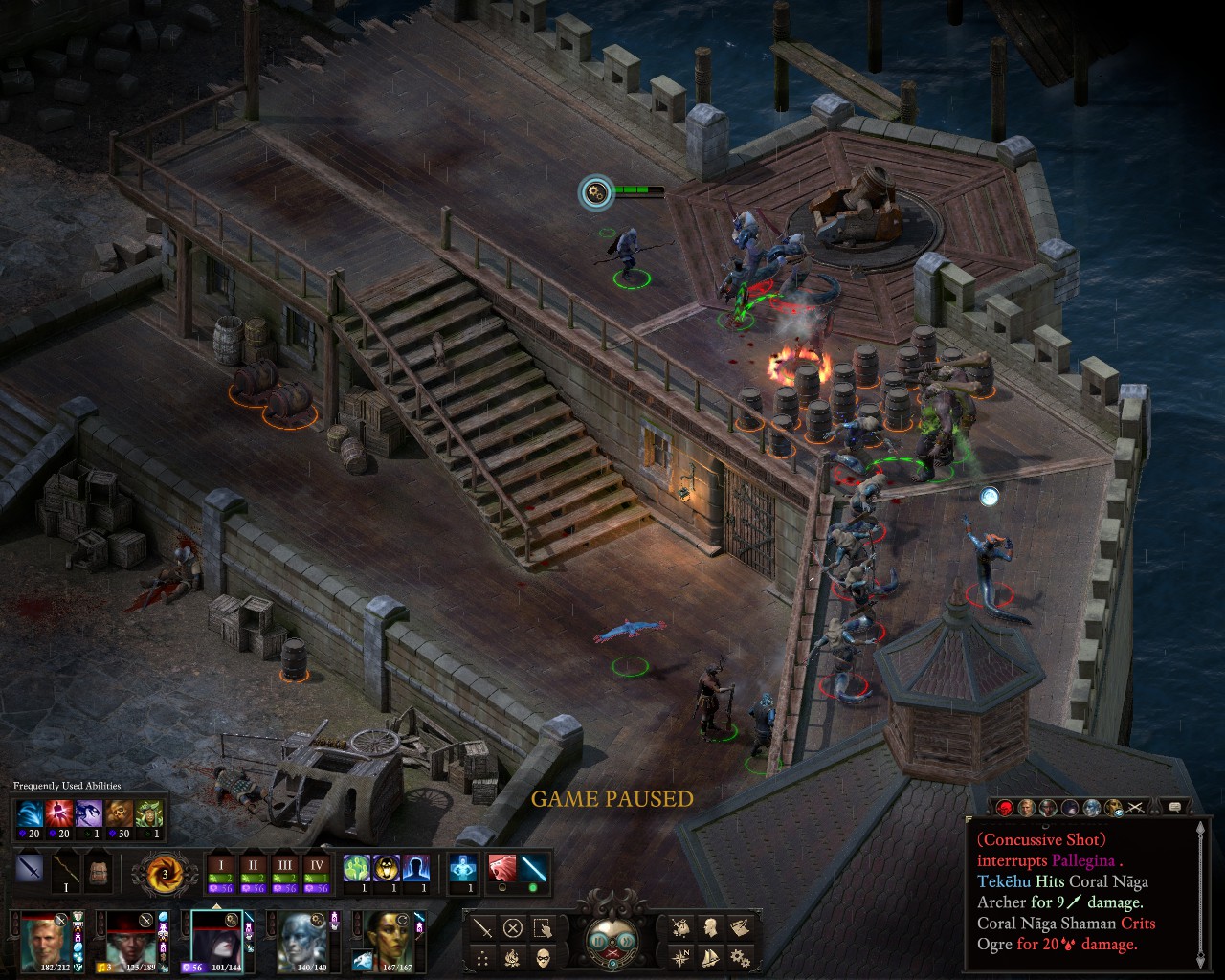The image size is (1225, 980).
Task: Open the area map compass button
Action: click(x=681, y=957)
